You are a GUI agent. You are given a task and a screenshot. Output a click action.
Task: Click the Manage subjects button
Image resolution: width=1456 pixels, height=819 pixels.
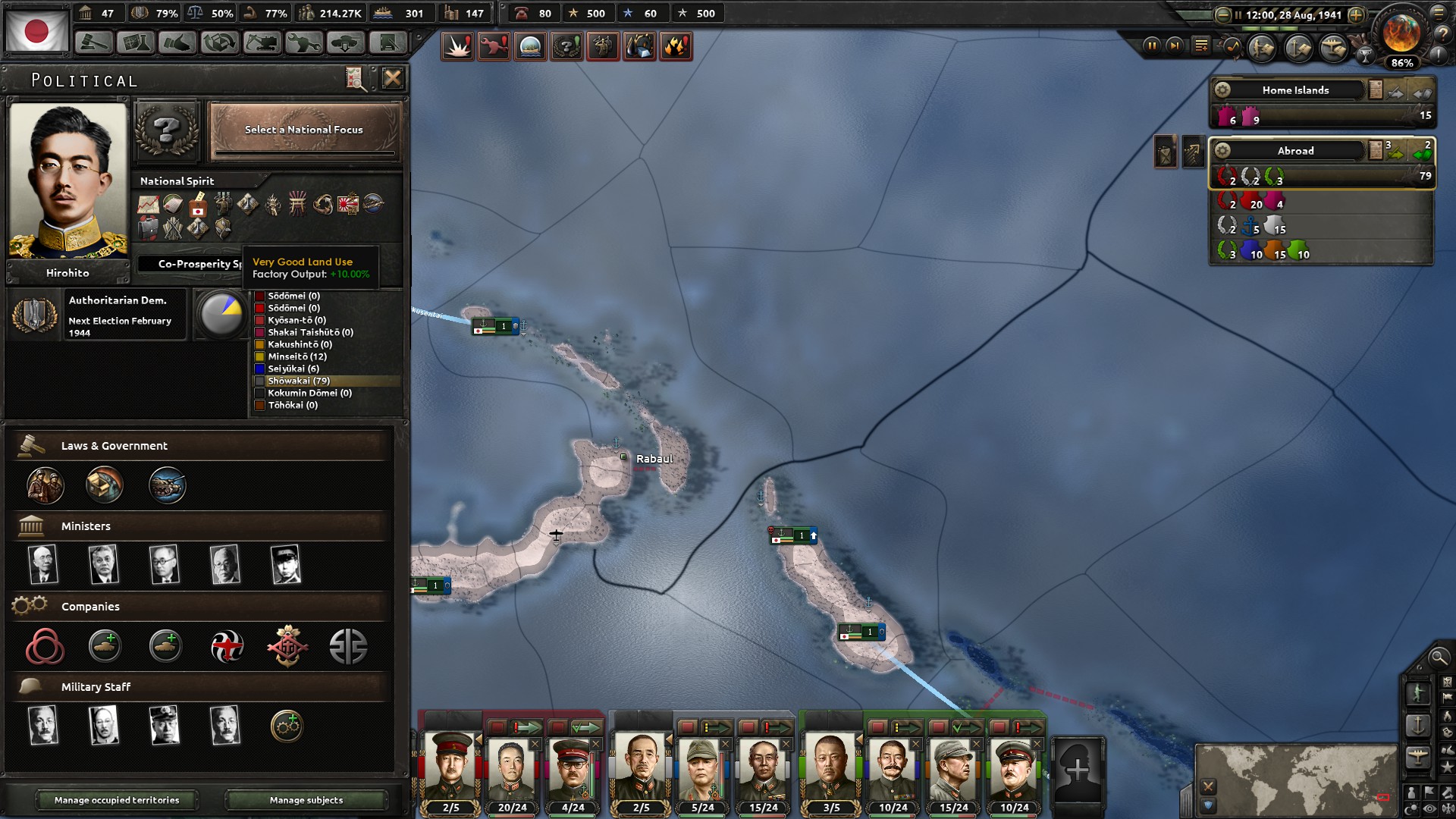(306, 800)
